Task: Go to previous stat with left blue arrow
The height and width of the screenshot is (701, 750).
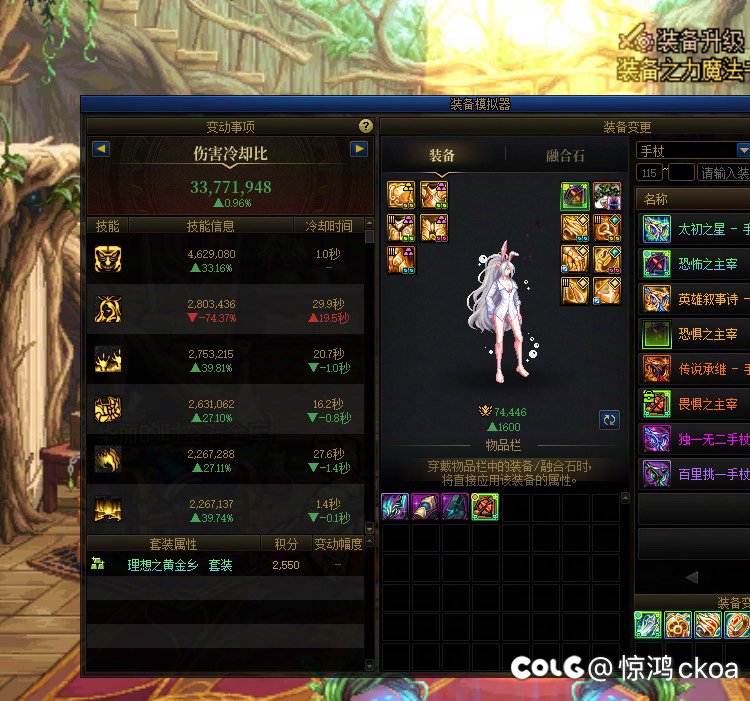Action: tap(100, 149)
